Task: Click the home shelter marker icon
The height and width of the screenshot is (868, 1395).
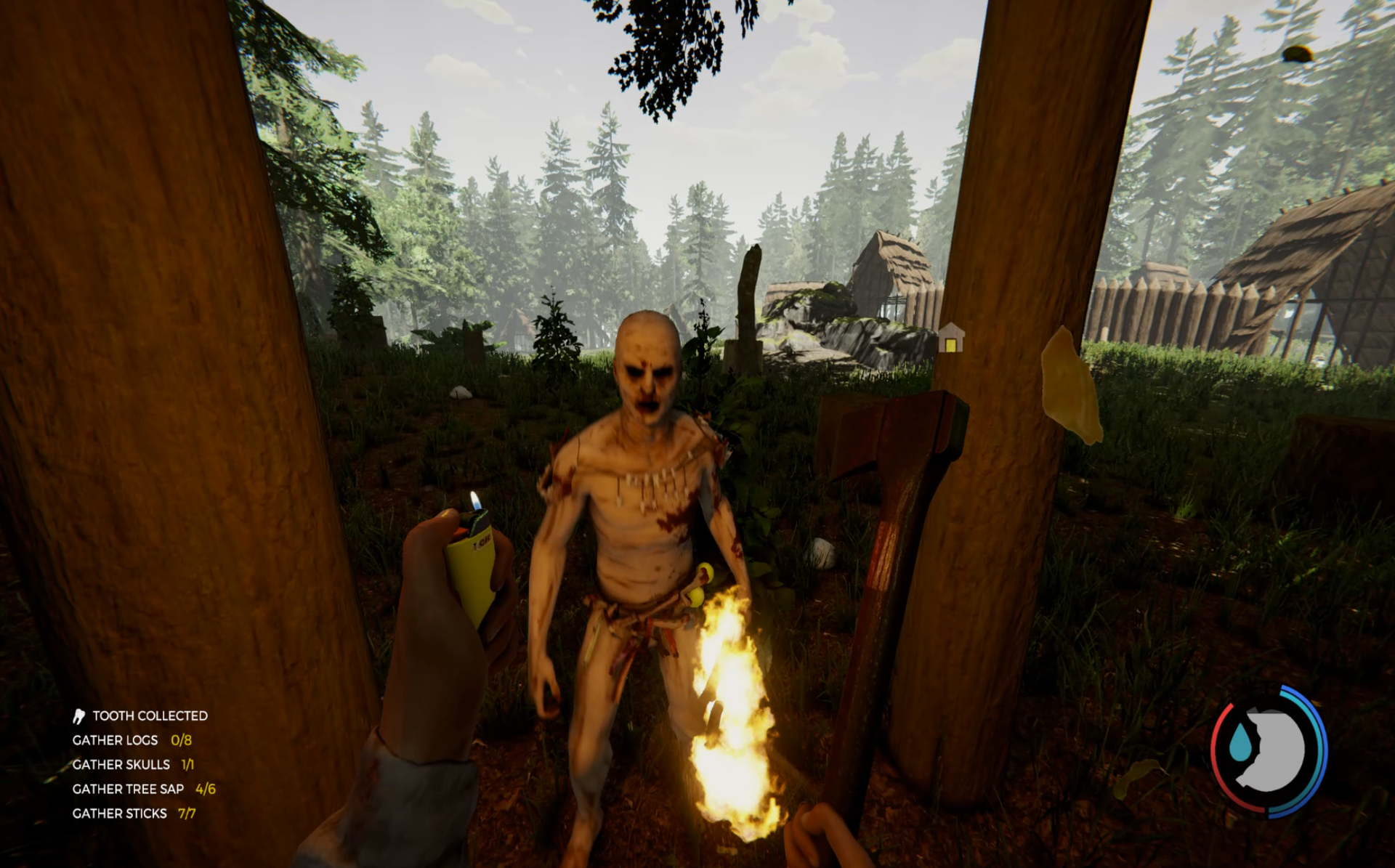Action: pyautogui.click(x=950, y=338)
